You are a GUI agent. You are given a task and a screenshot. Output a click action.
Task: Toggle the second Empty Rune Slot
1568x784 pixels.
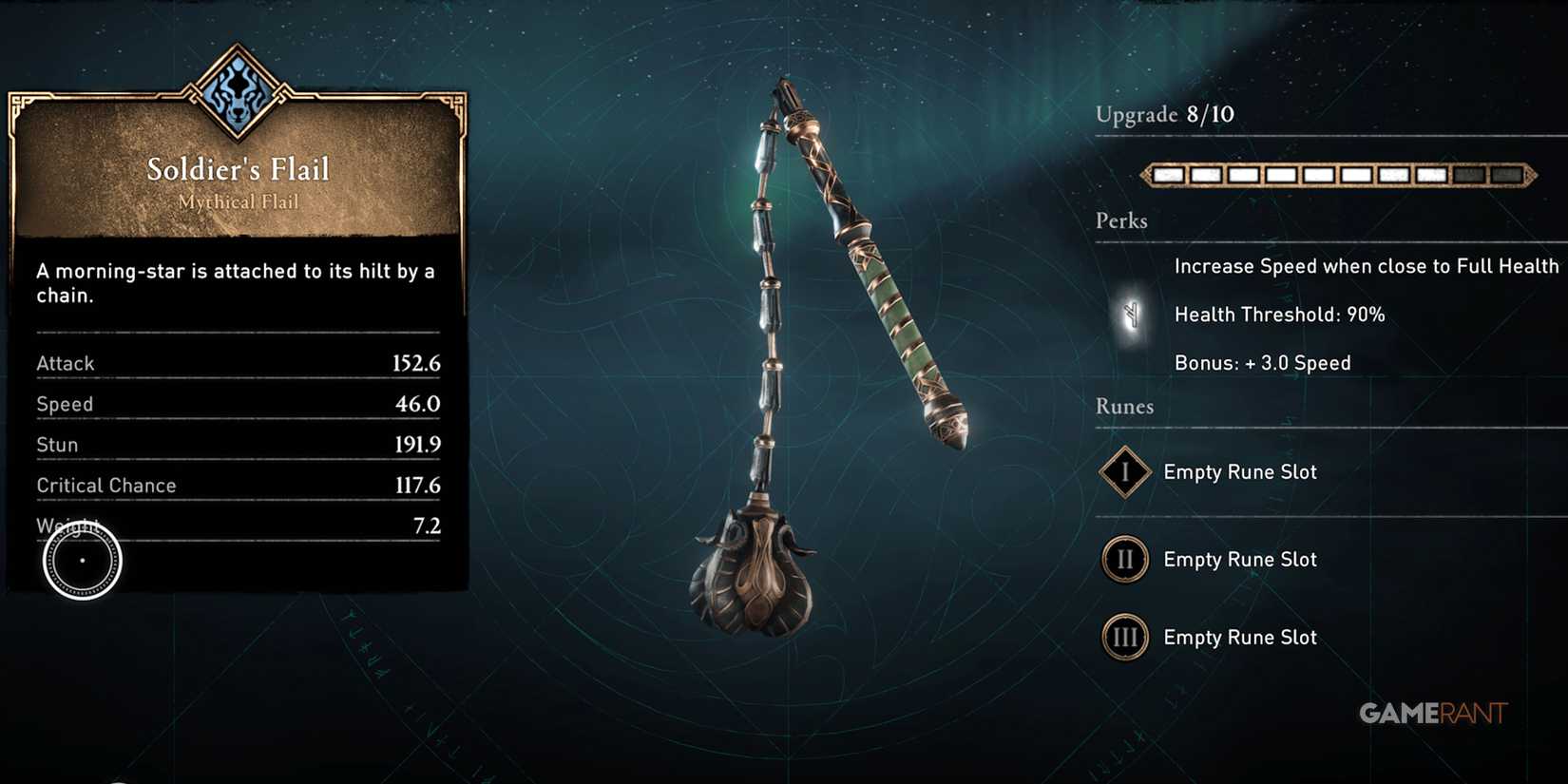pos(1239,560)
